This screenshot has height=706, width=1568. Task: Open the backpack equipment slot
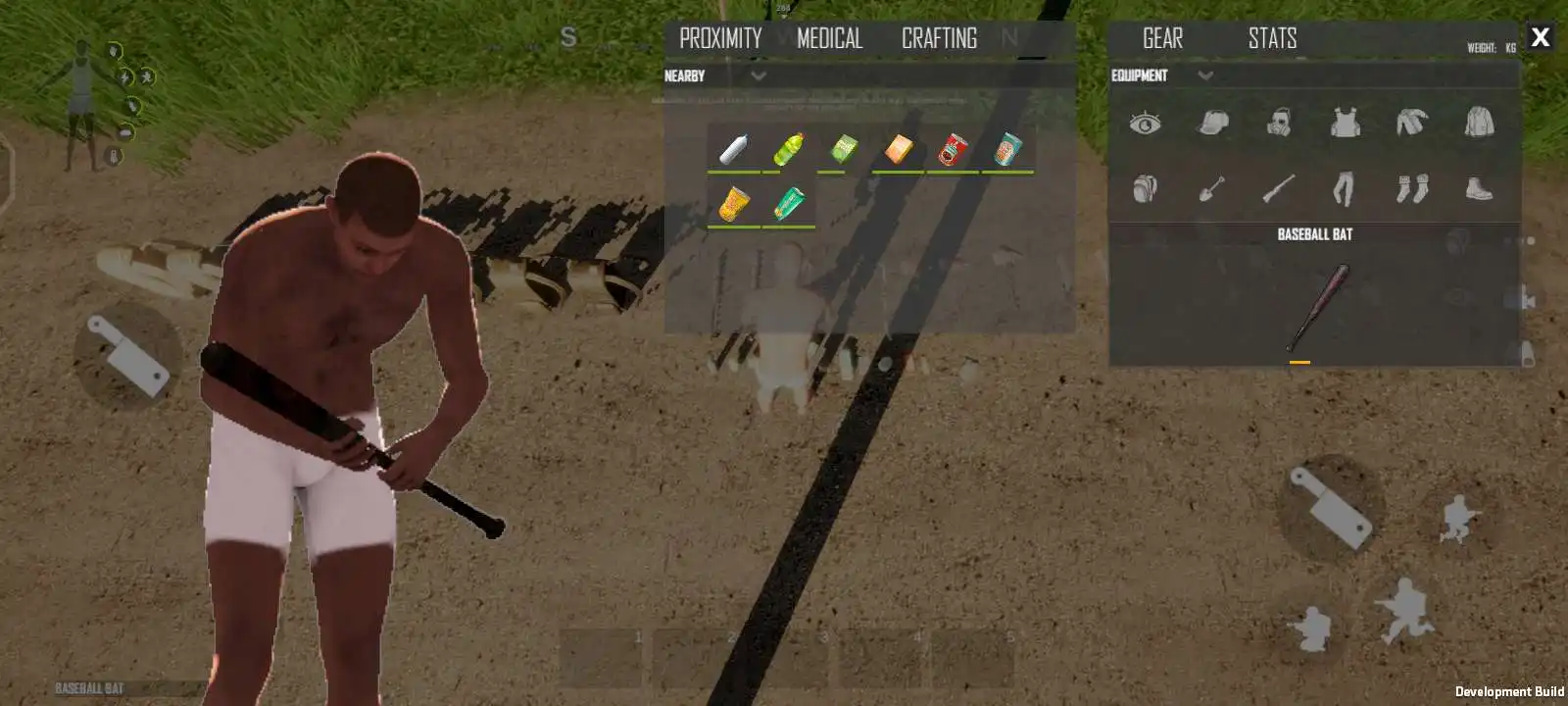[1145, 188]
